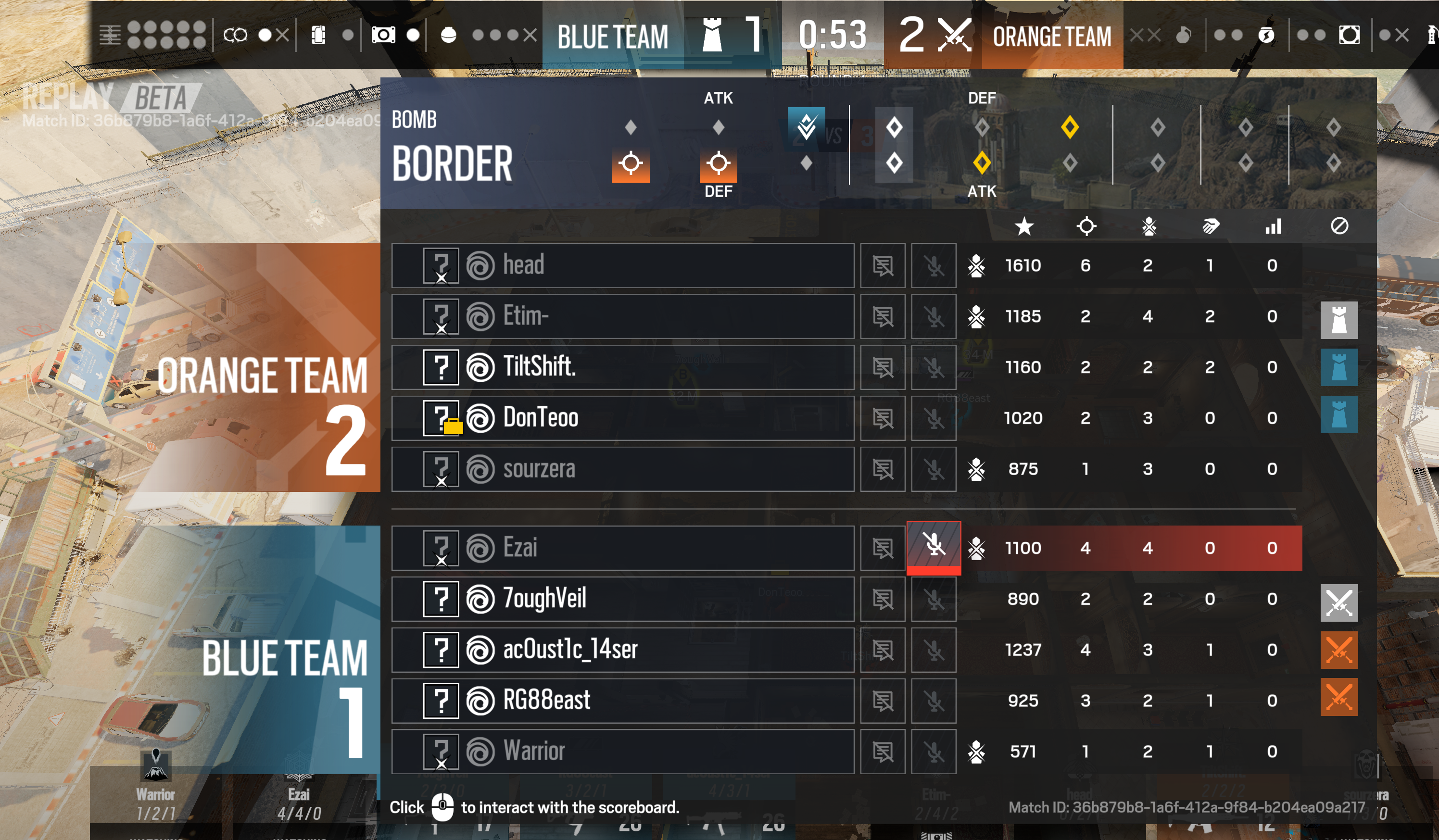Open TiltShift.'s unknown profile icon
The width and height of the screenshot is (1439, 840).
tap(441, 367)
